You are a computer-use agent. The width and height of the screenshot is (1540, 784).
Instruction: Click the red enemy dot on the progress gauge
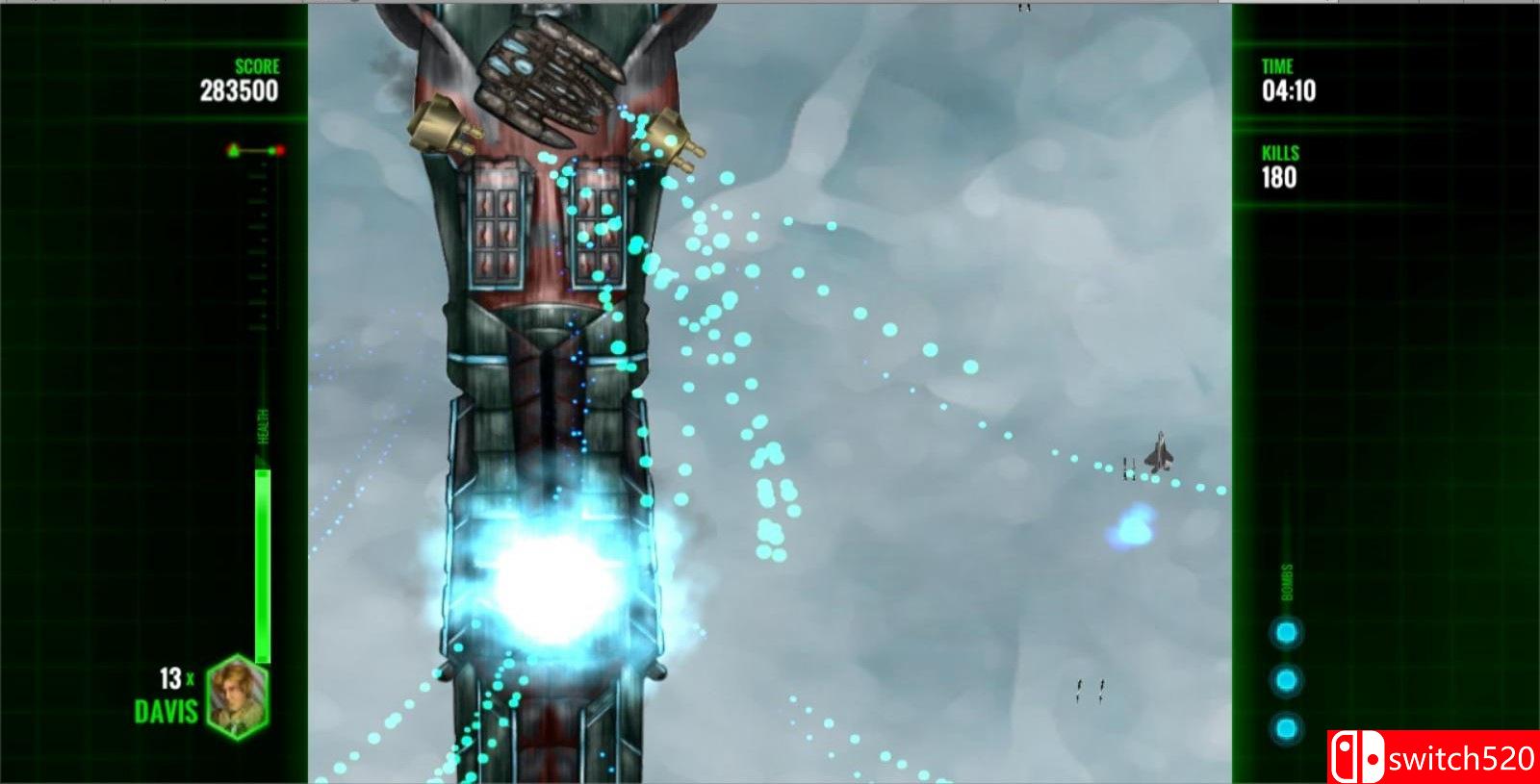point(280,149)
